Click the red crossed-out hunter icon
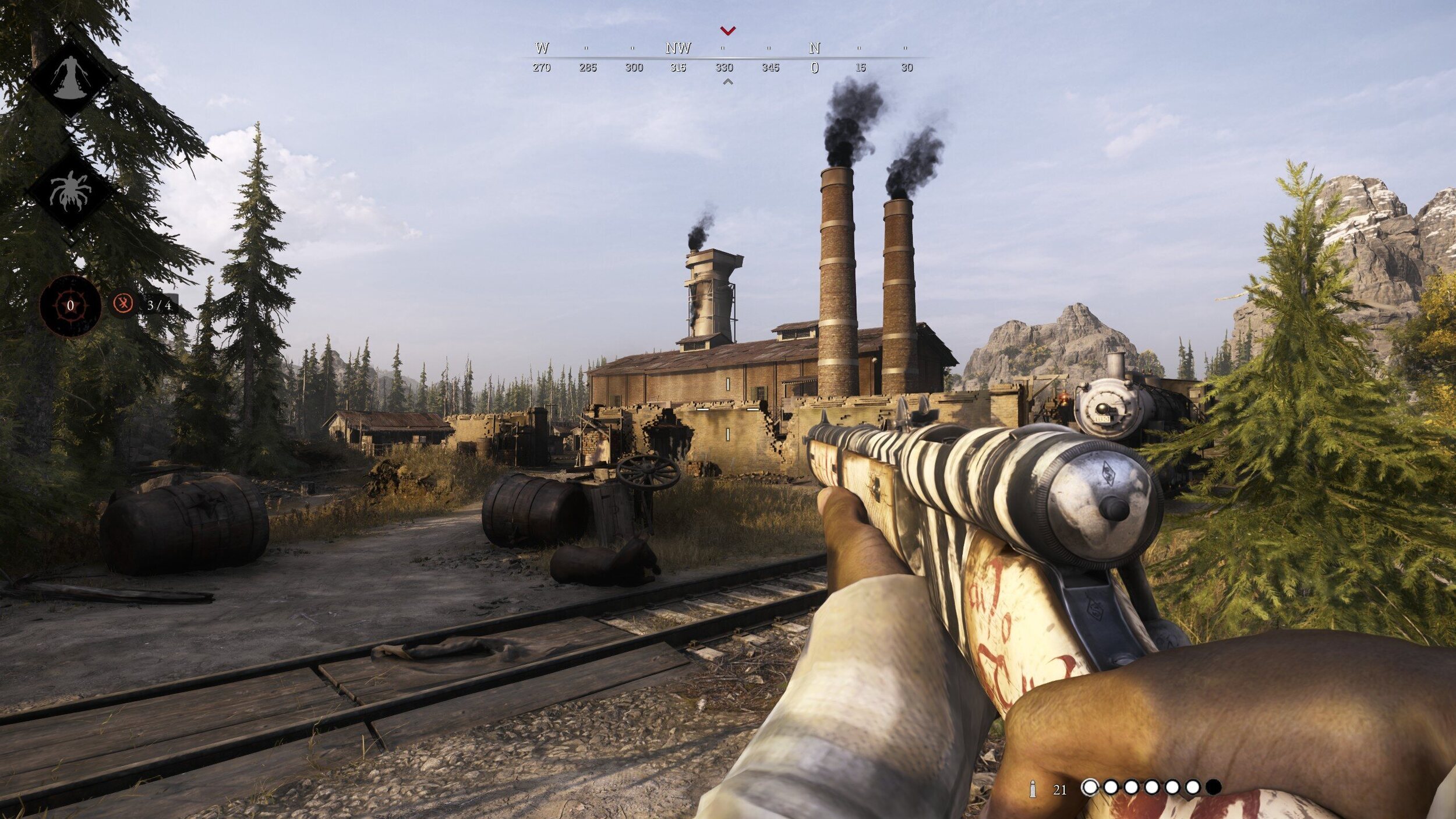This screenshot has height=819, width=1456. (x=123, y=303)
